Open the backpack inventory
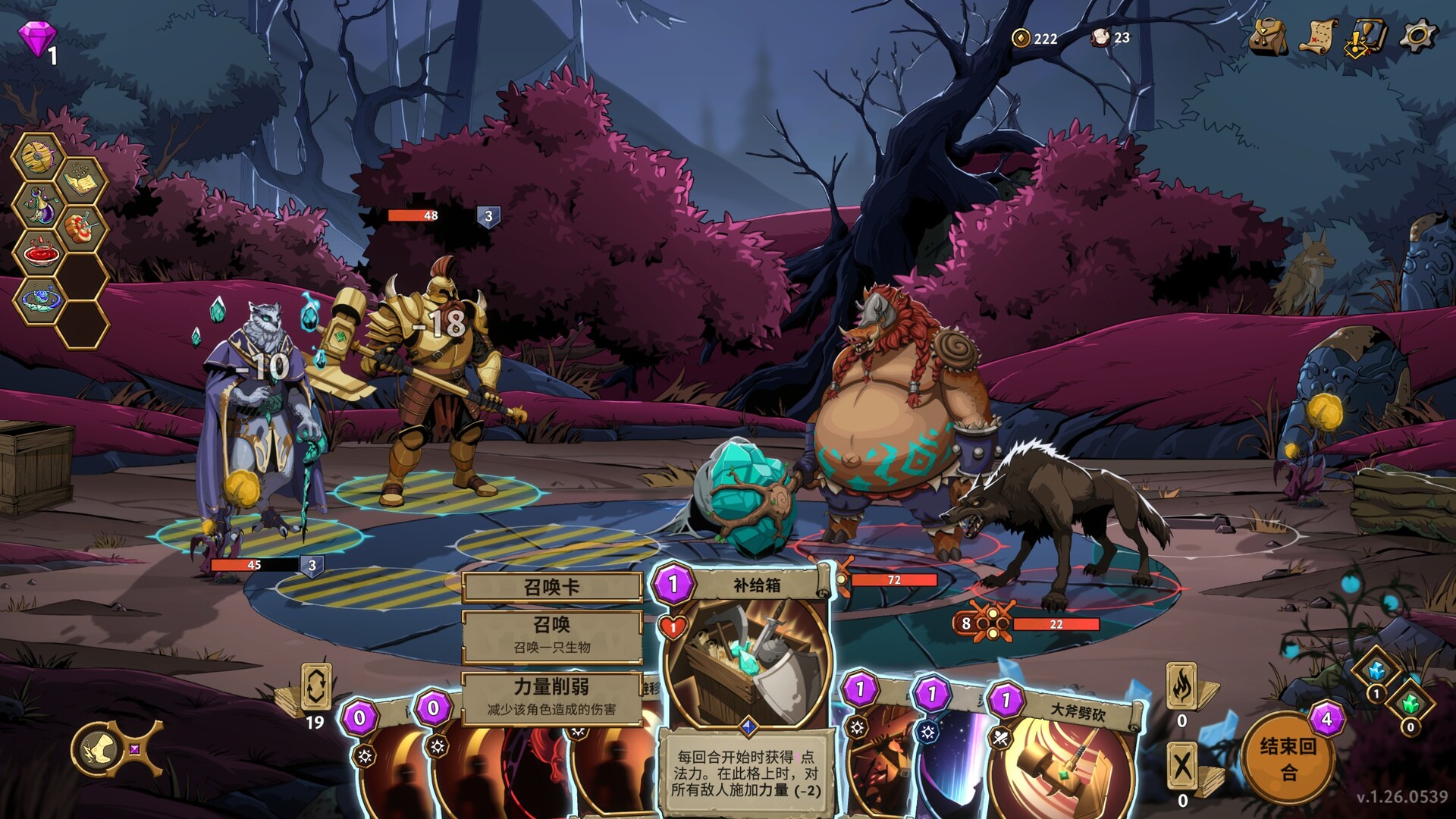The image size is (1456, 819). point(1268,36)
